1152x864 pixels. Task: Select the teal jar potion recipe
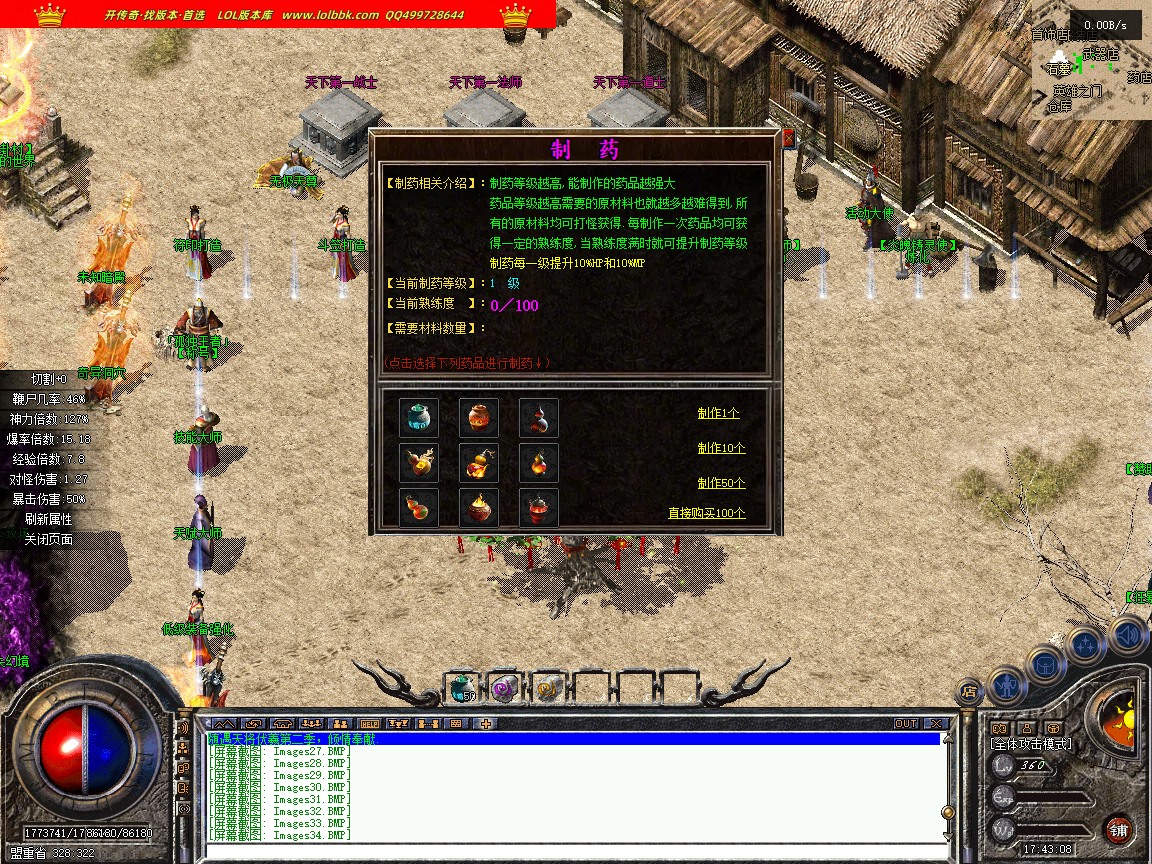(x=418, y=418)
